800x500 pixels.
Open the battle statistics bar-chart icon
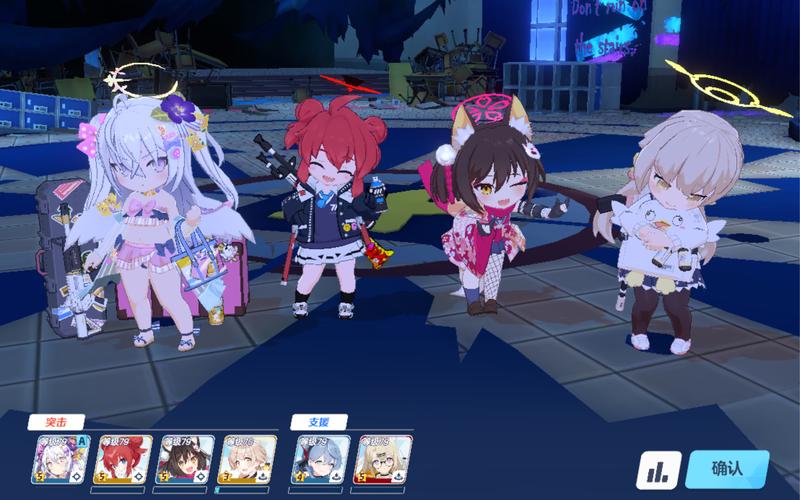click(659, 470)
